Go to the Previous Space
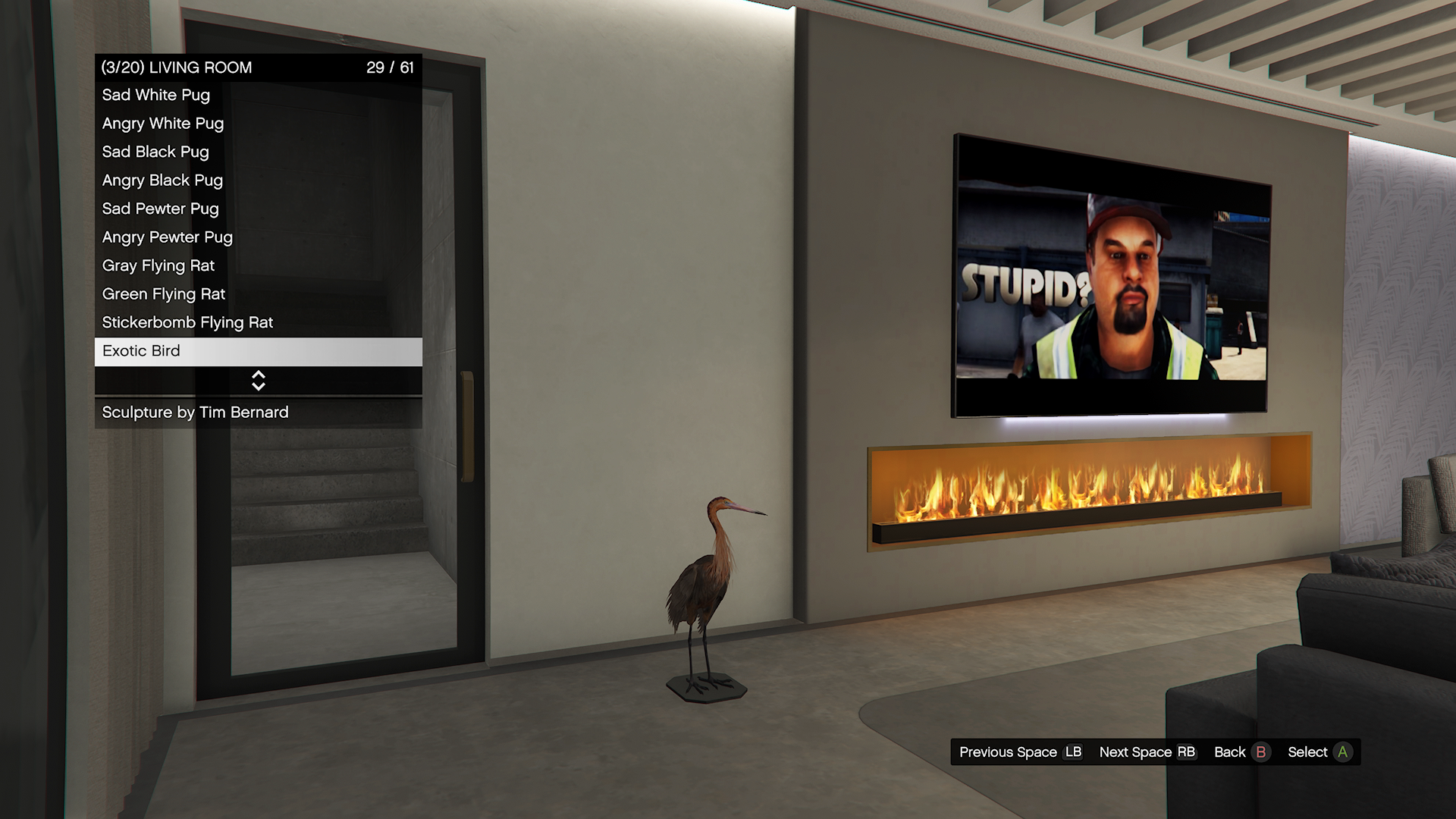The width and height of the screenshot is (1456, 819). (1020, 752)
